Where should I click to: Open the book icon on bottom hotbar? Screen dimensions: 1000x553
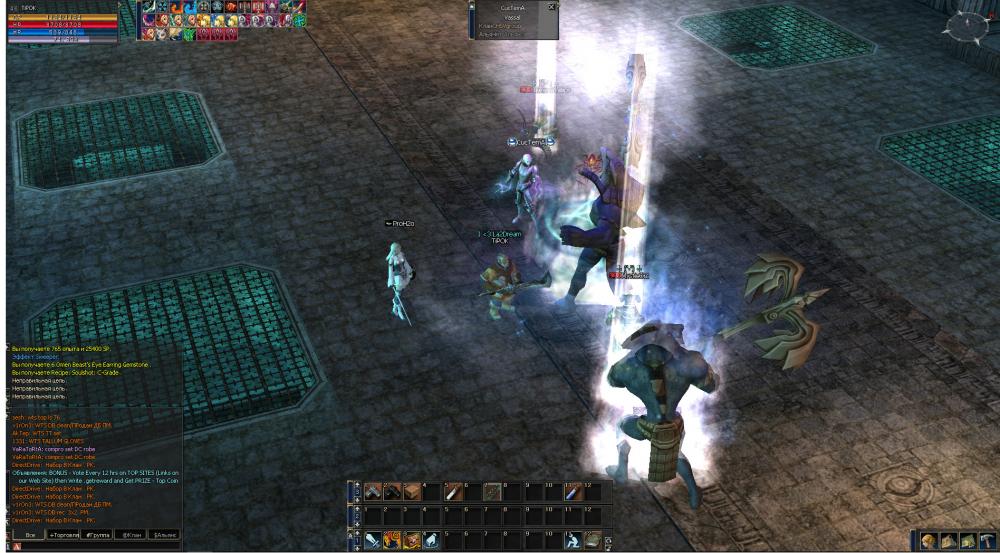pyautogui.click(x=594, y=541)
